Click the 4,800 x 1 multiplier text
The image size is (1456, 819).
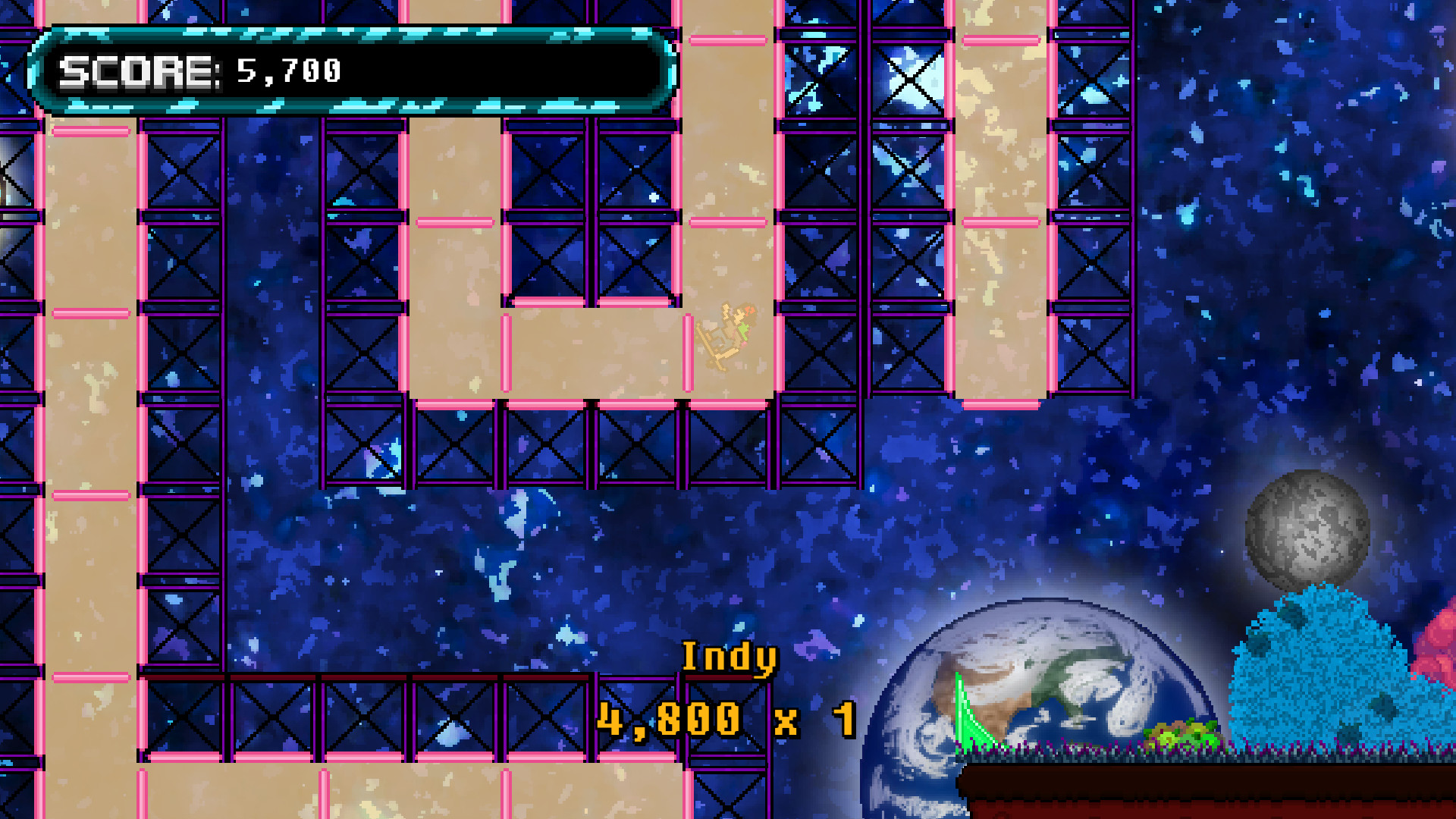[x=724, y=717]
